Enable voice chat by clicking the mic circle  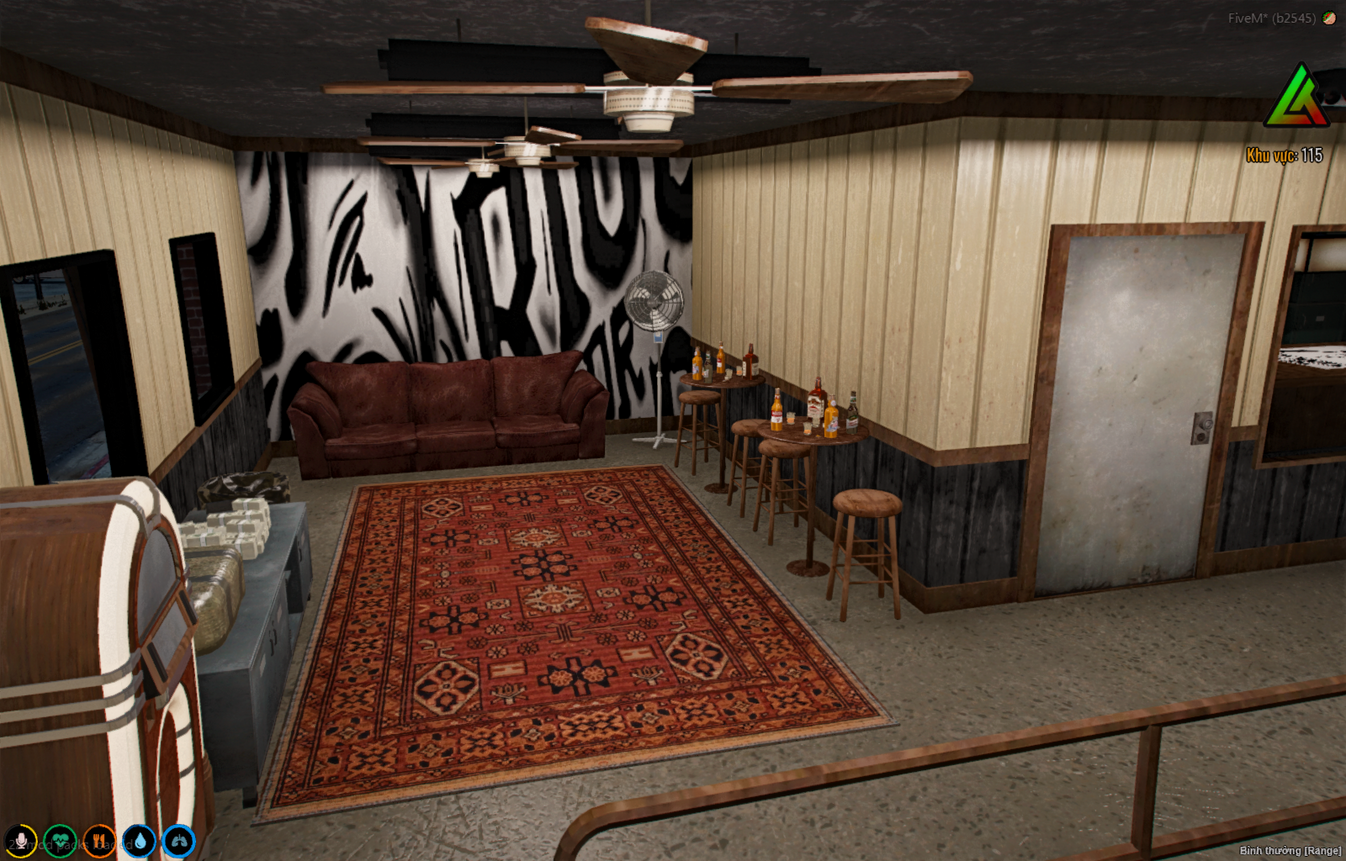click(x=22, y=840)
